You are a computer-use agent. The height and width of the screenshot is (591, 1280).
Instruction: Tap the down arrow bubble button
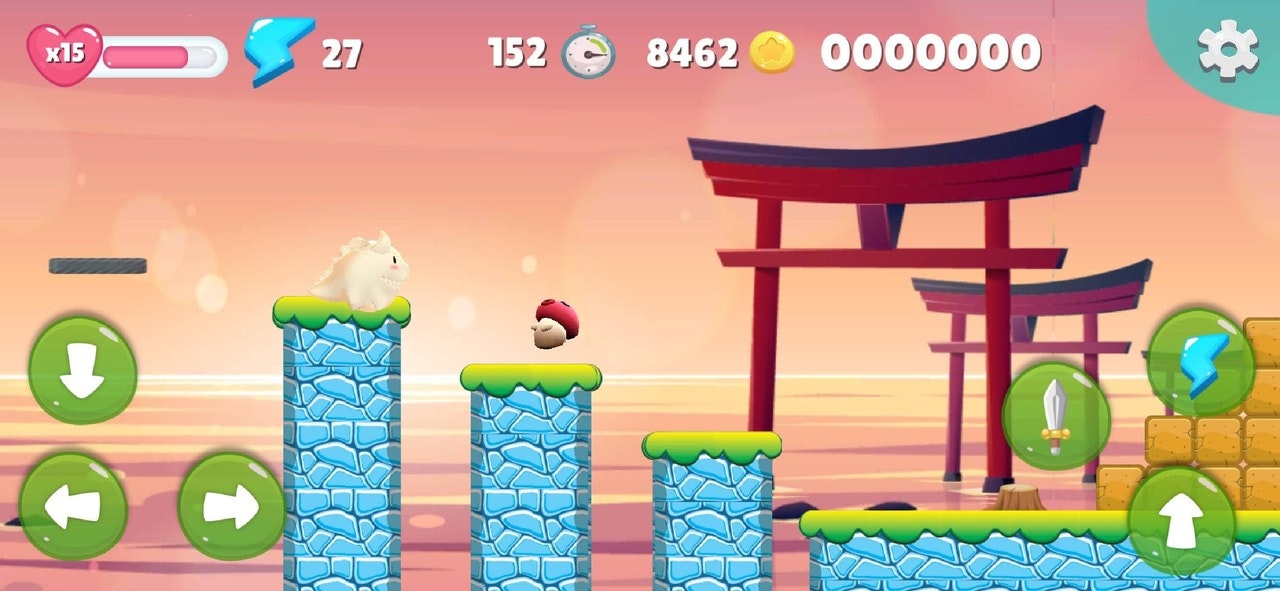[x=82, y=371]
